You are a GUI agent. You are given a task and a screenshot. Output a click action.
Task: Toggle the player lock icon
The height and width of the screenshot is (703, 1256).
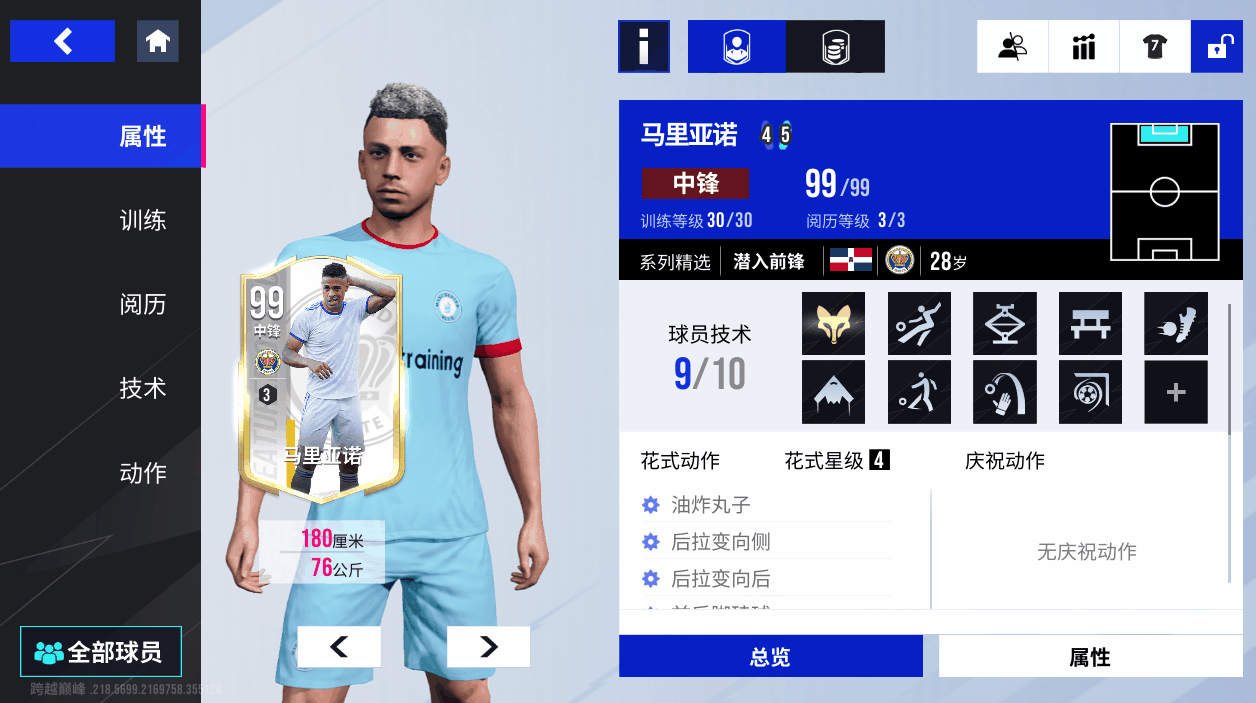1217,46
